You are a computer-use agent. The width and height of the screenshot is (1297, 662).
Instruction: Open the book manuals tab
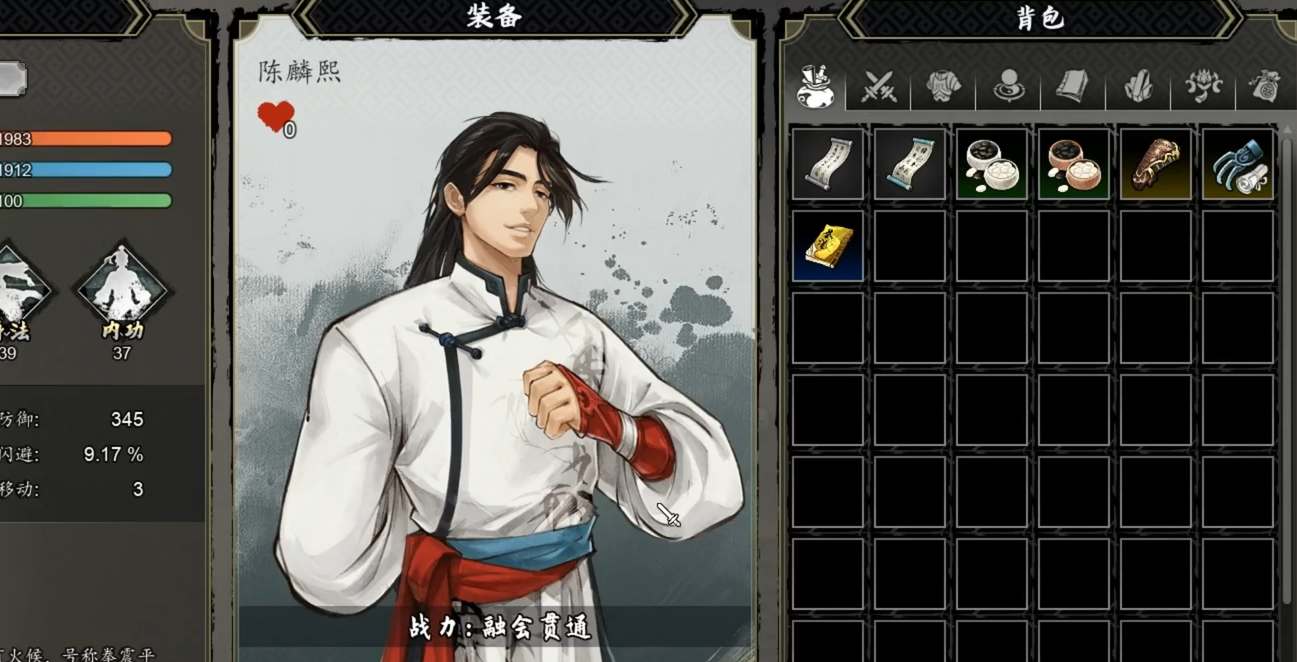click(1072, 88)
